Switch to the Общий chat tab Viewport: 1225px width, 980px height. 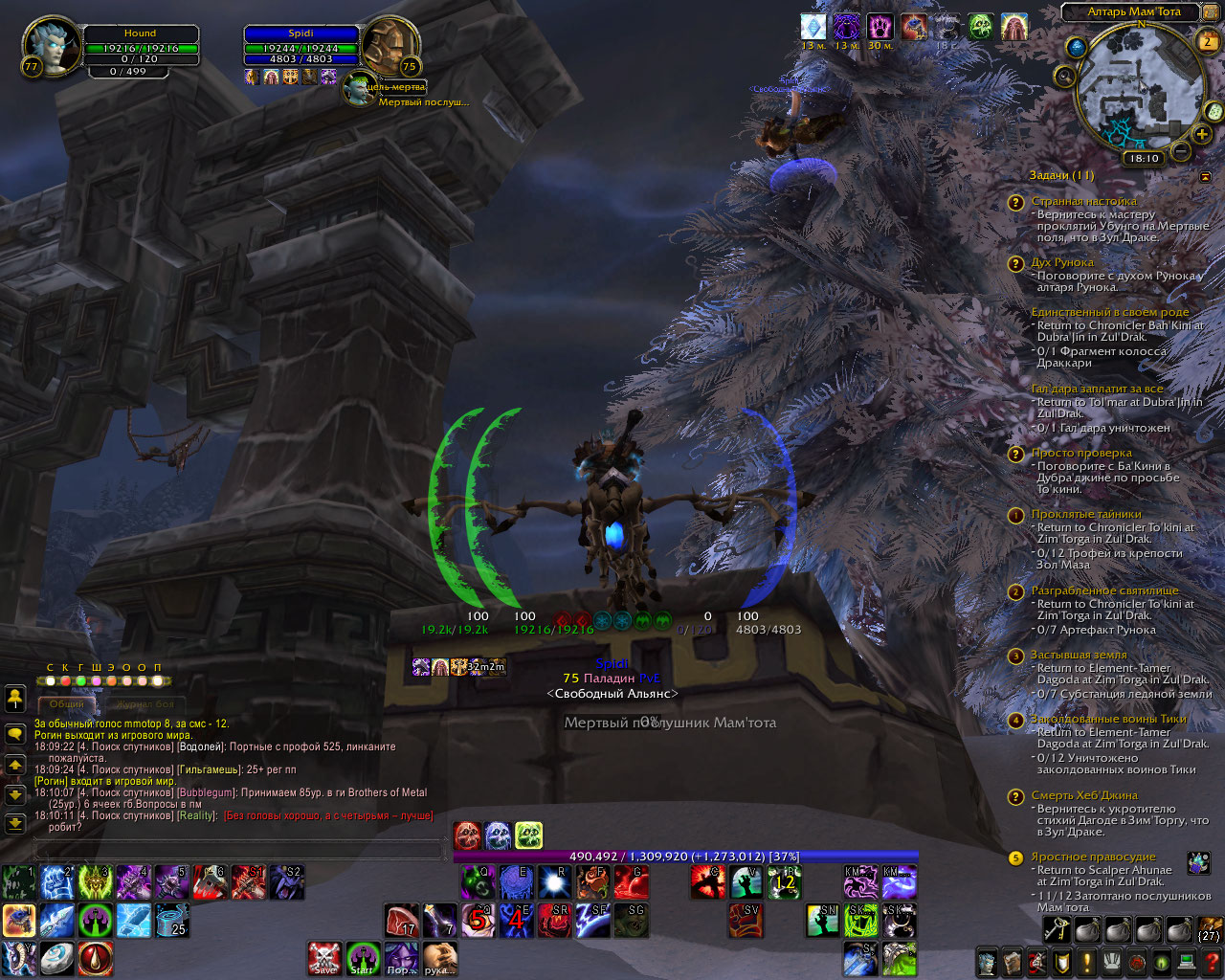[67, 704]
